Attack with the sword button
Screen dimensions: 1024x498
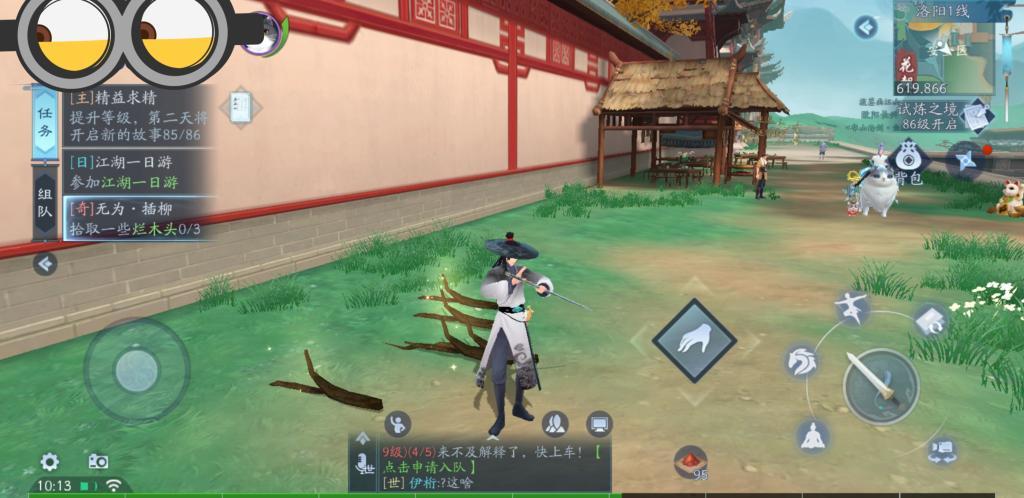coord(880,386)
